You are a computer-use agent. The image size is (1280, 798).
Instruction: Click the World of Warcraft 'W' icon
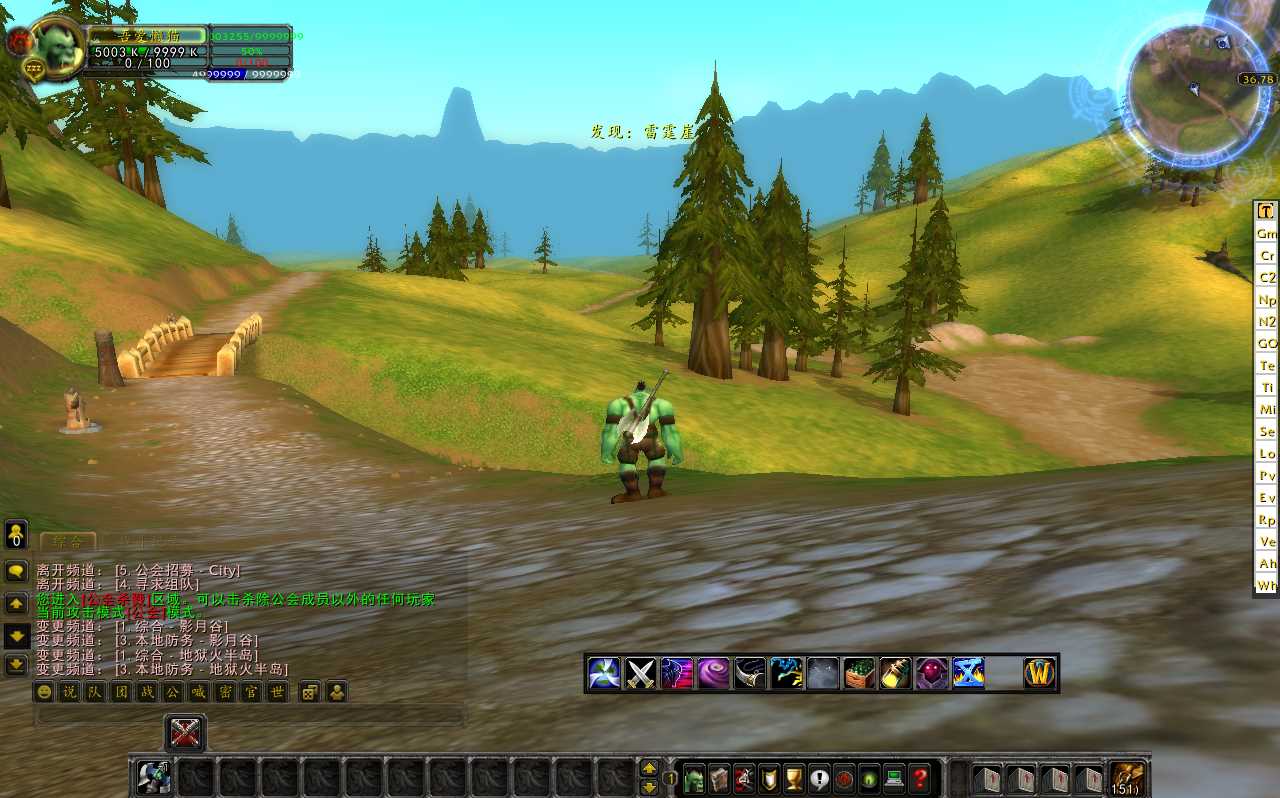click(1040, 673)
